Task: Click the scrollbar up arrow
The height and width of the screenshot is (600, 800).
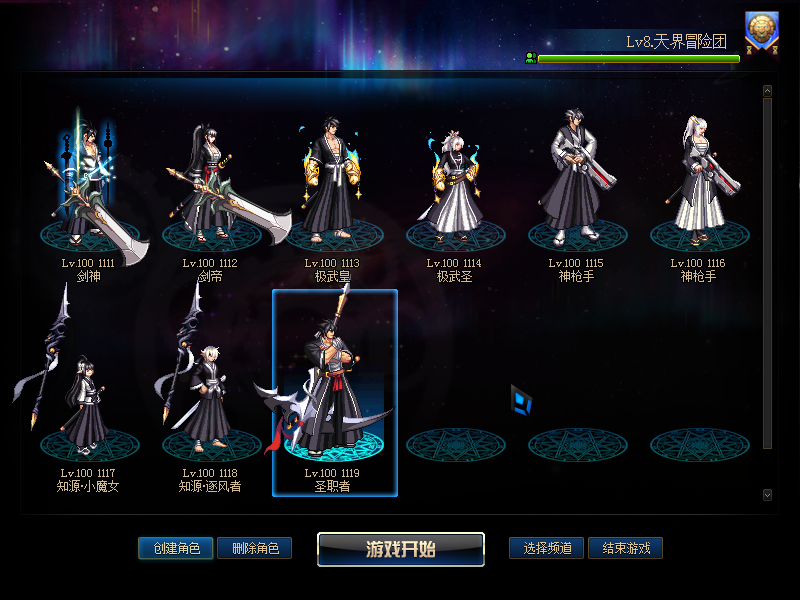Action: point(767,91)
